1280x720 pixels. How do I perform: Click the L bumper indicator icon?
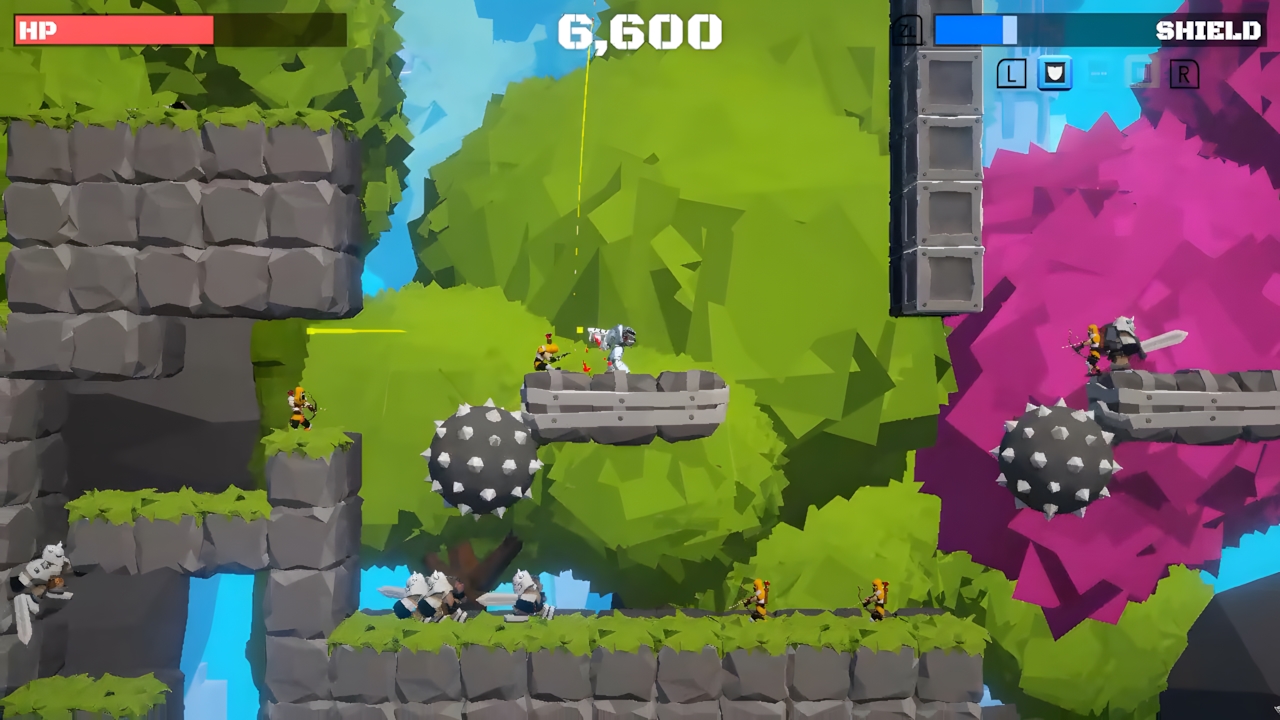pyautogui.click(x=1011, y=74)
